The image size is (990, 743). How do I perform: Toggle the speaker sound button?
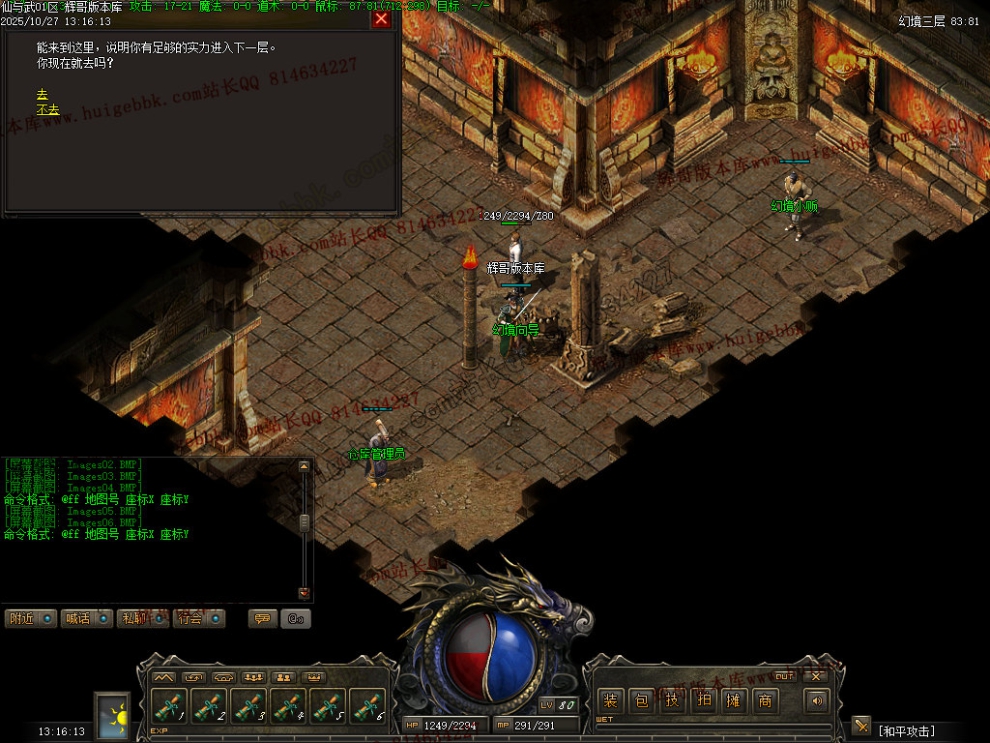(x=817, y=700)
